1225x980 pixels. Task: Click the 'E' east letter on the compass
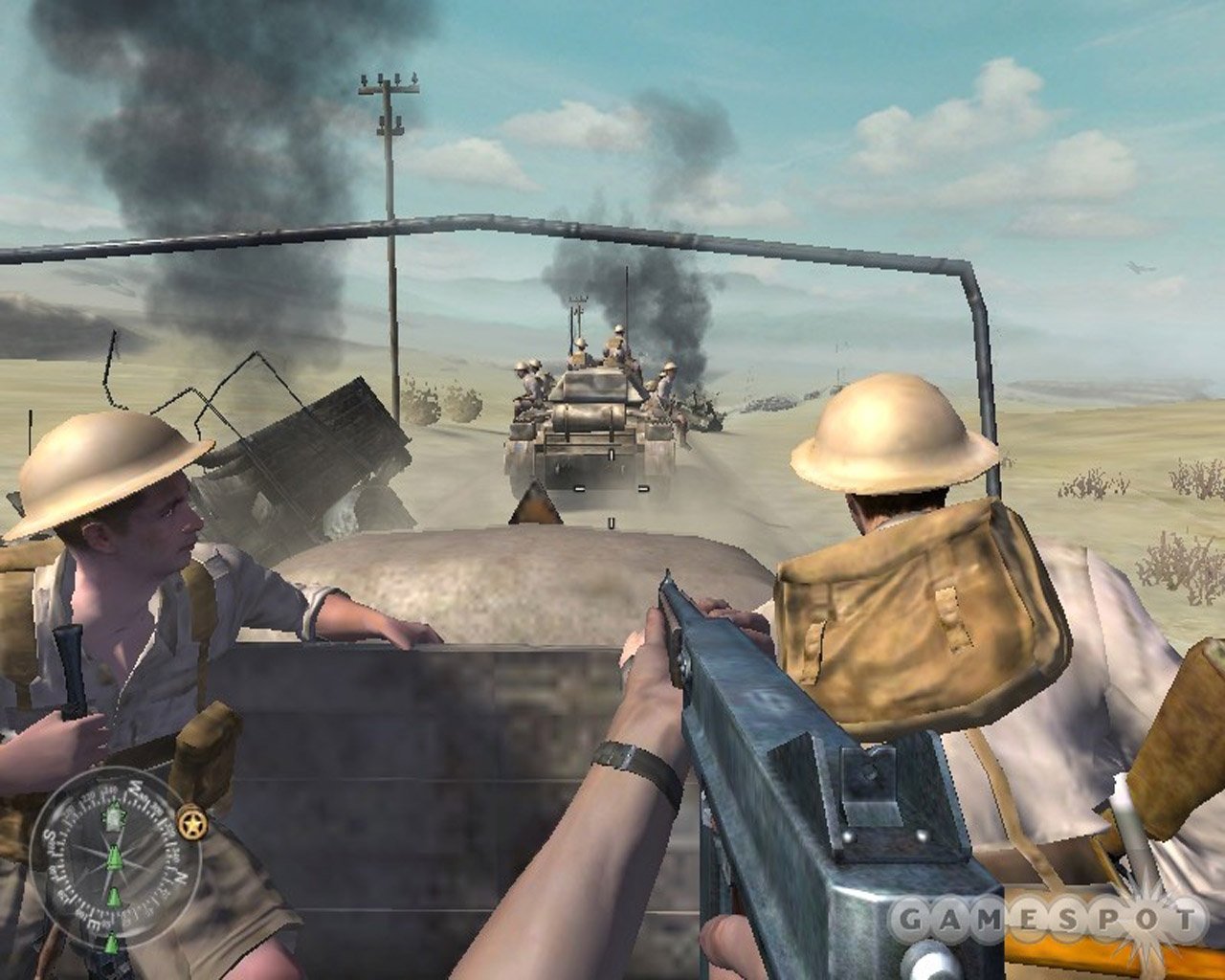click(95, 924)
